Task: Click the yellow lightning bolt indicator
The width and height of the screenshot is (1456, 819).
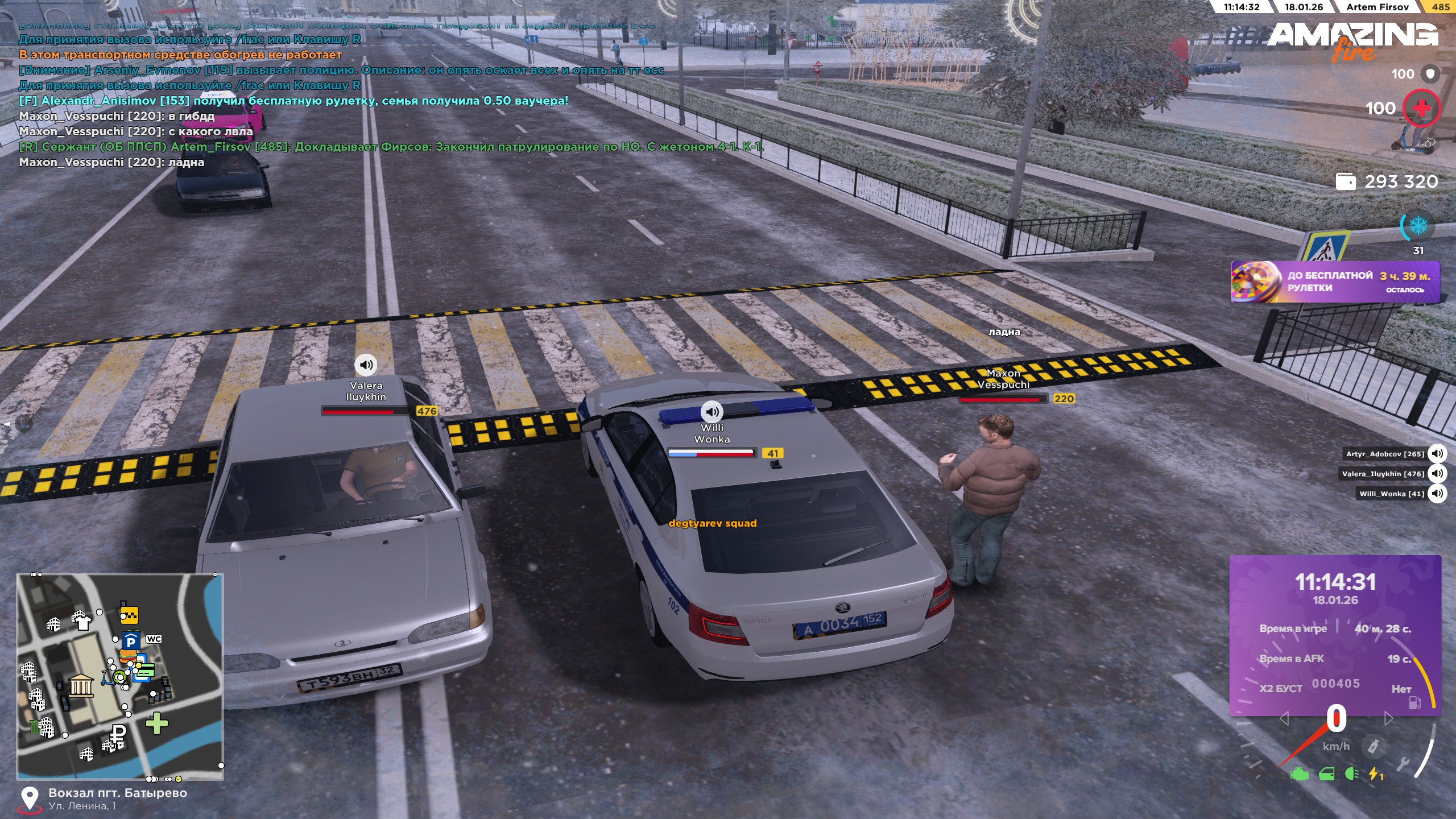Action: click(x=1375, y=774)
